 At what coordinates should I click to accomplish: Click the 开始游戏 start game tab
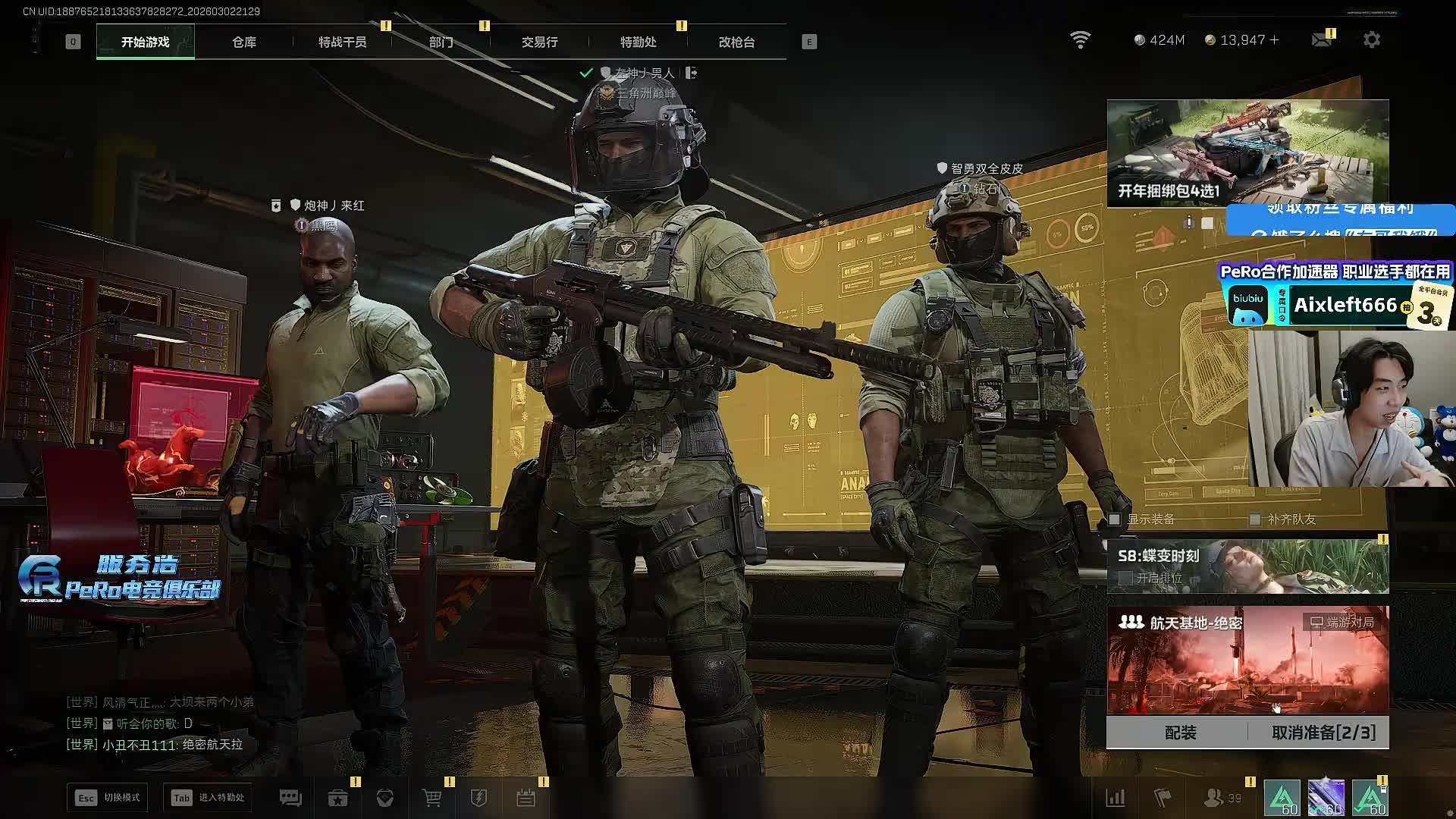tap(145, 42)
